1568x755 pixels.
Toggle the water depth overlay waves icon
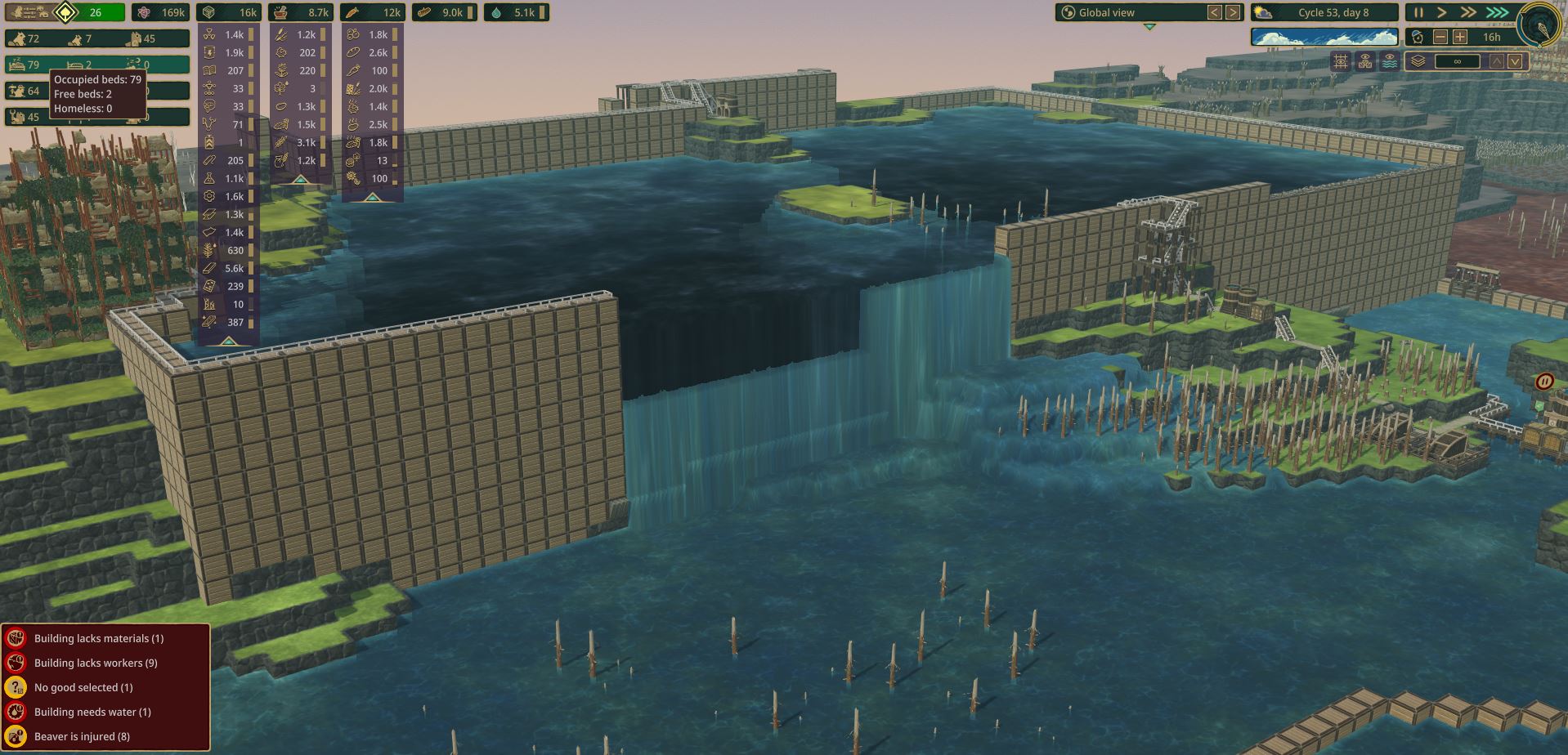(1390, 61)
